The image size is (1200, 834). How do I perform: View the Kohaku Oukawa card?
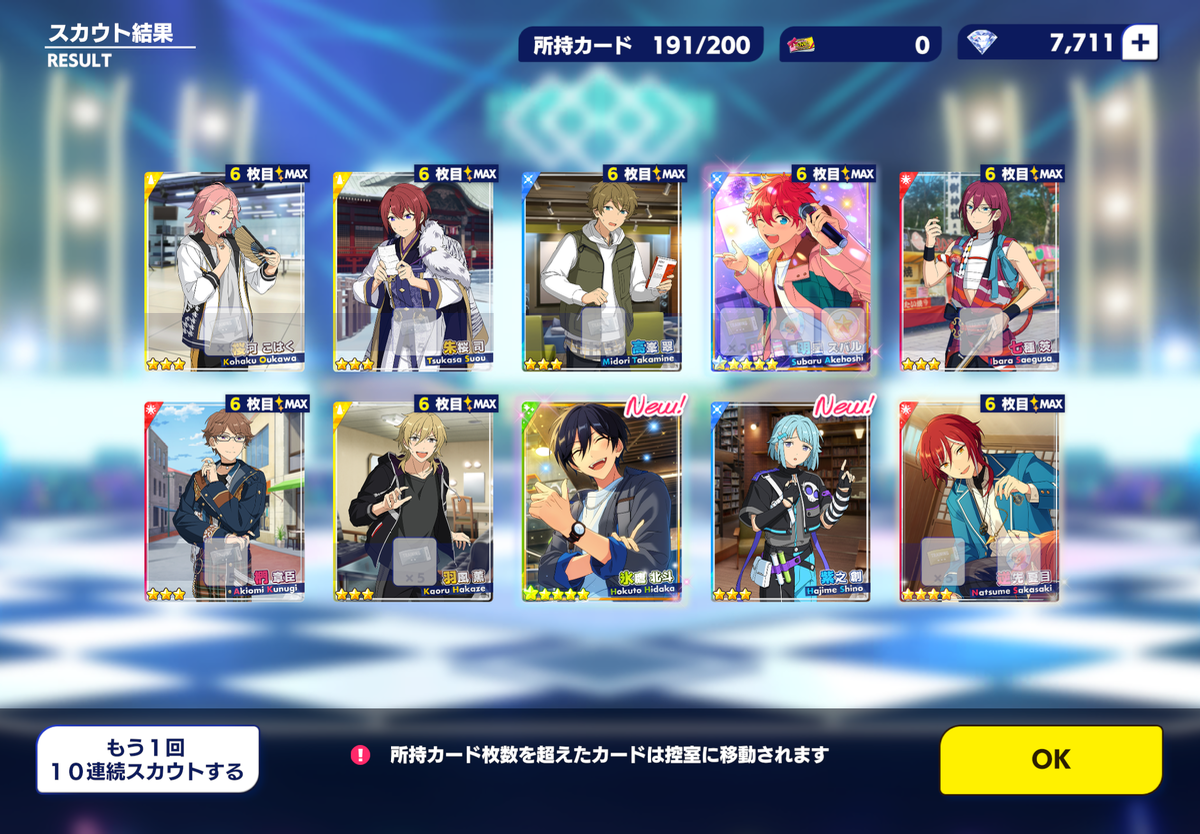pyautogui.click(x=225, y=272)
